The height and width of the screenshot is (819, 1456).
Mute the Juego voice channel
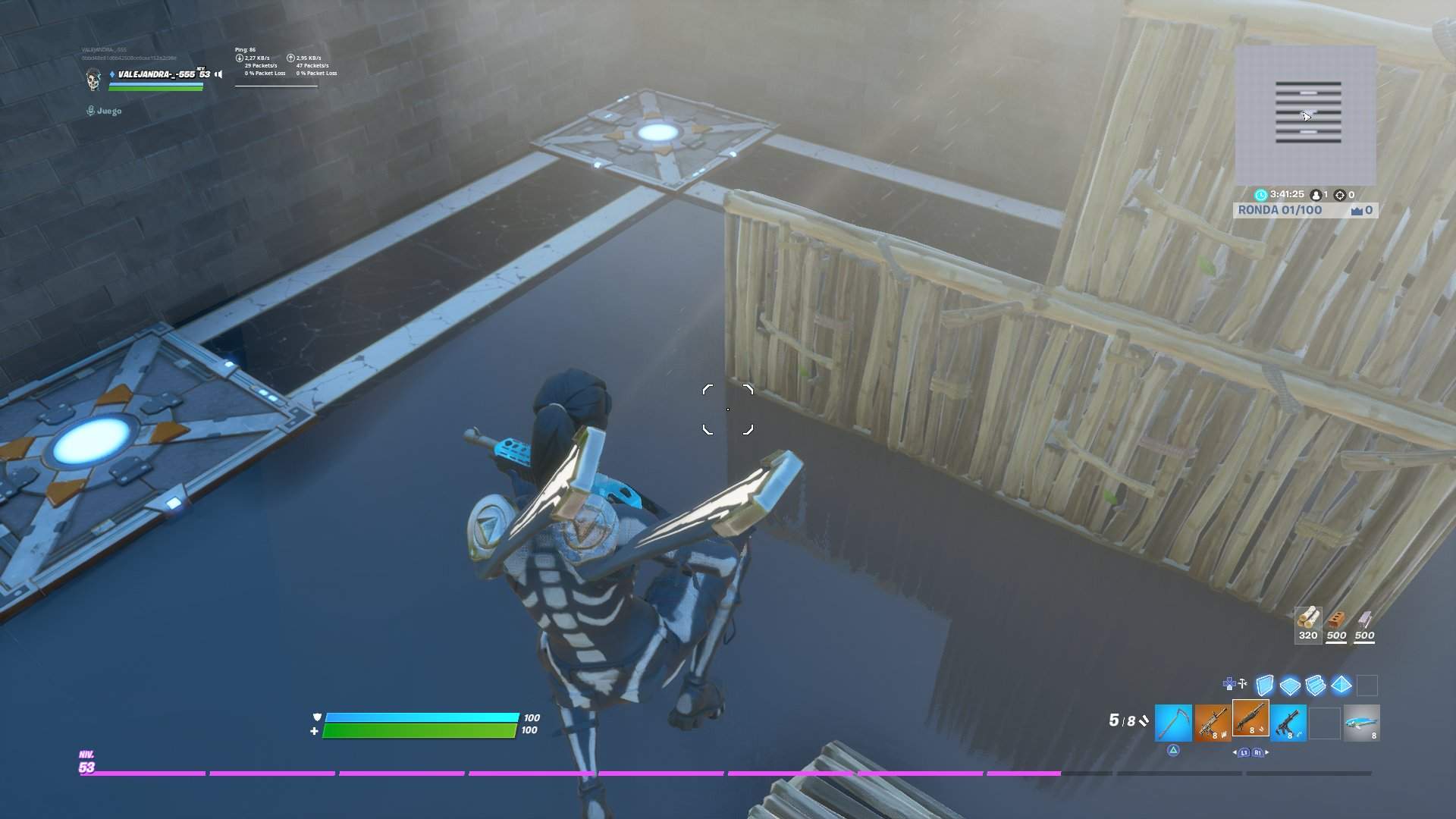[91, 111]
